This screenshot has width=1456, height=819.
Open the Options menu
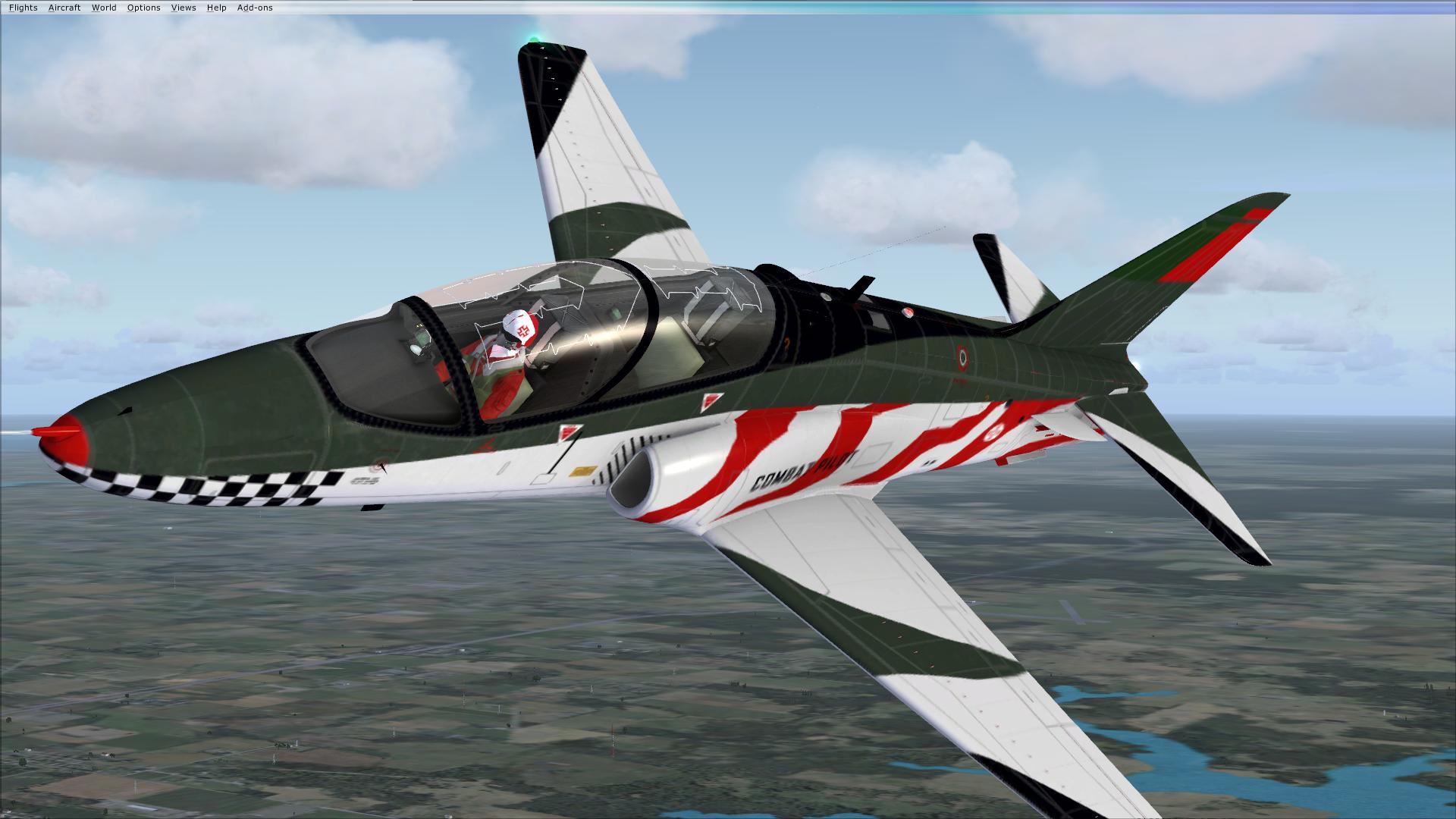pos(143,8)
